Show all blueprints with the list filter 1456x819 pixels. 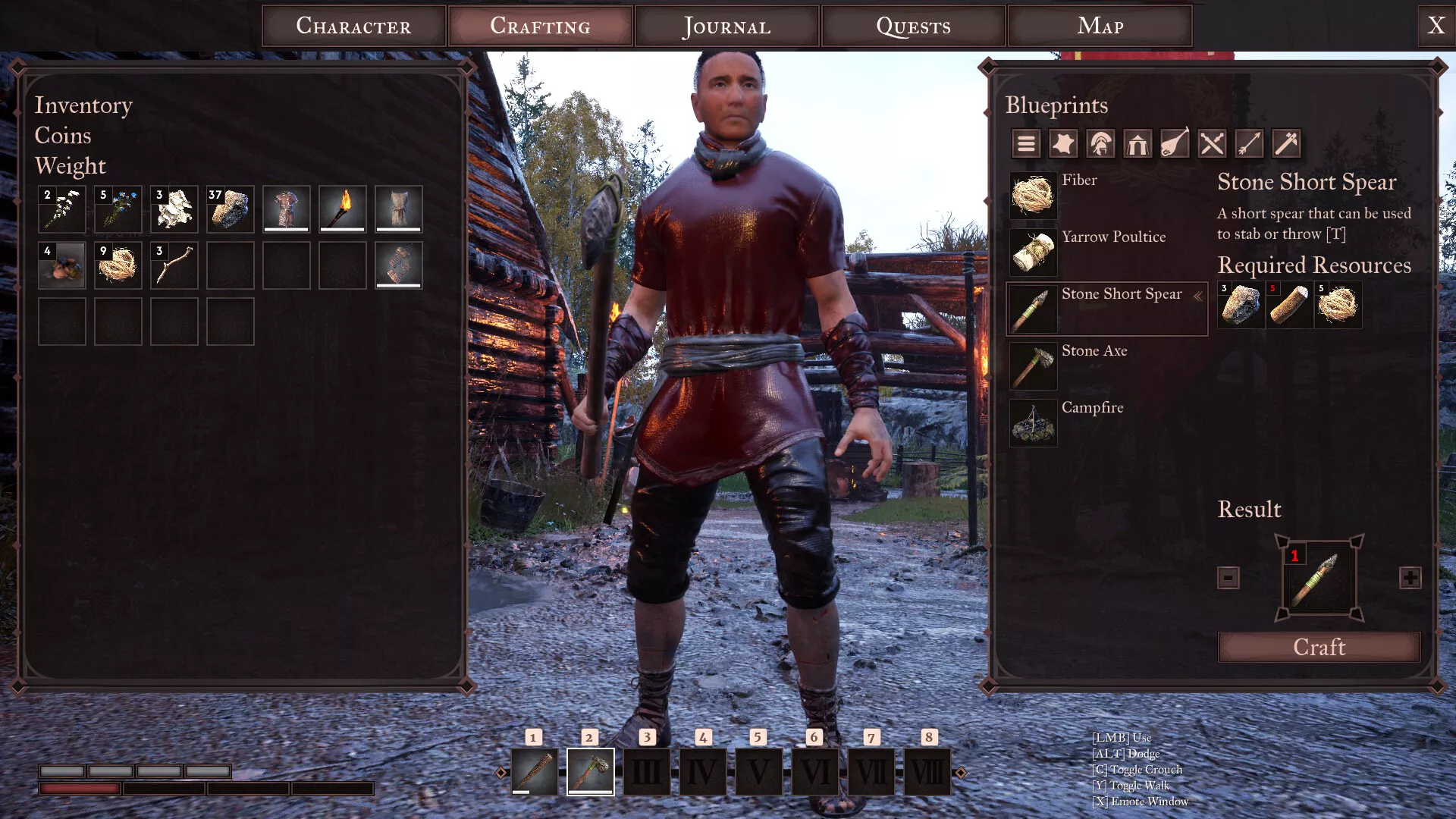[1026, 143]
